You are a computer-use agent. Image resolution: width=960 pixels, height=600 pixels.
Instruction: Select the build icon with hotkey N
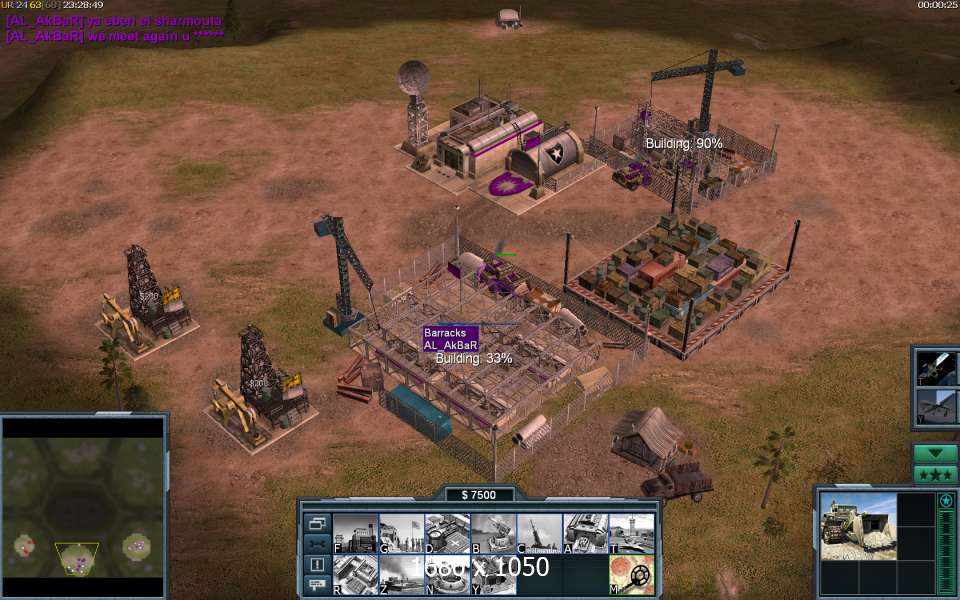tap(447, 574)
